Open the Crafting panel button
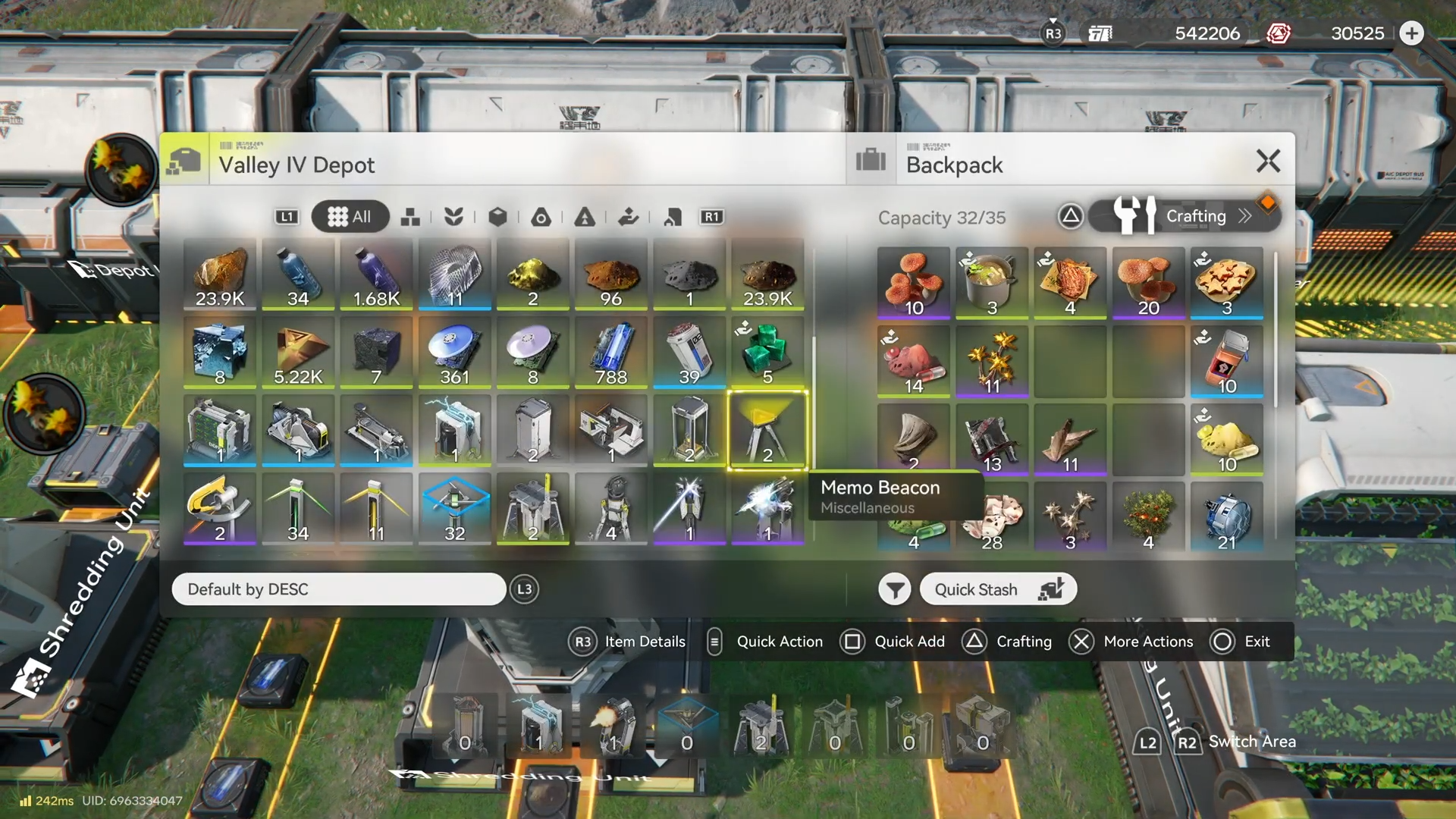Image resolution: width=1456 pixels, height=819 pixels. pyautogui.click(x=1185, y=216)
